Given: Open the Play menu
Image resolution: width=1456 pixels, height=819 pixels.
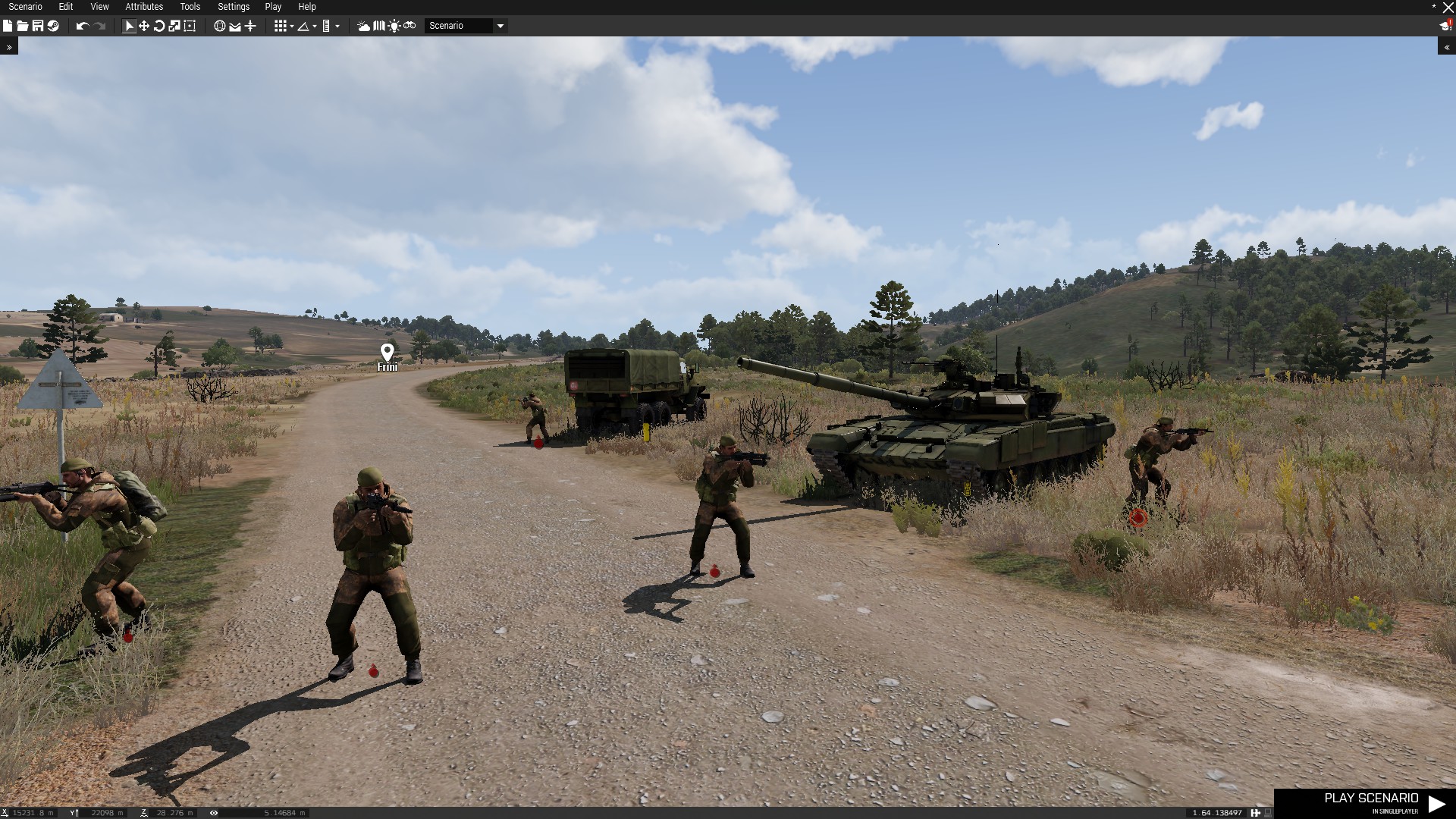Looking at the screenshot, I should click(273, 7).
